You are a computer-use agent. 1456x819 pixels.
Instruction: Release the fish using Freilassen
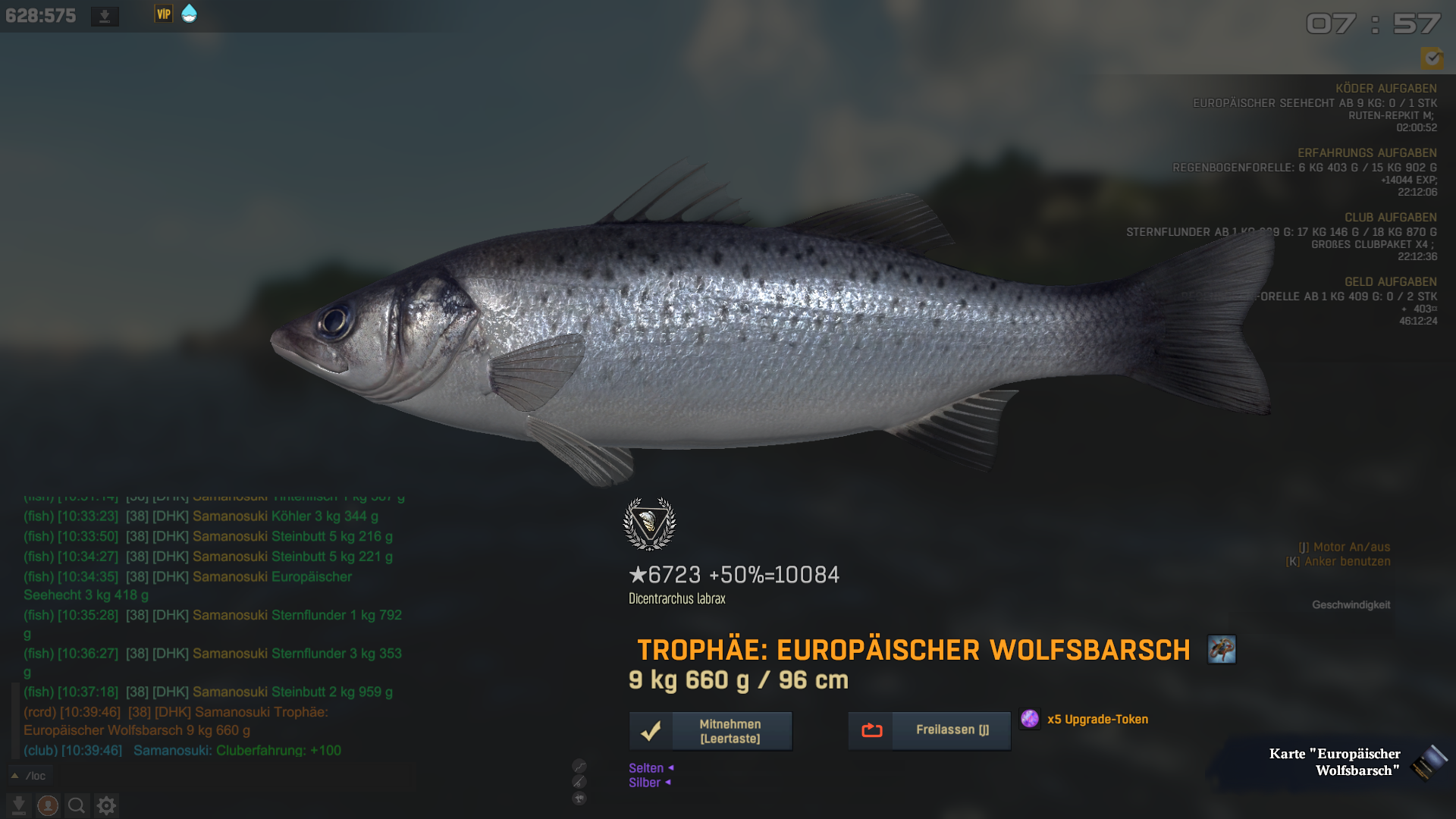(929, 730)
